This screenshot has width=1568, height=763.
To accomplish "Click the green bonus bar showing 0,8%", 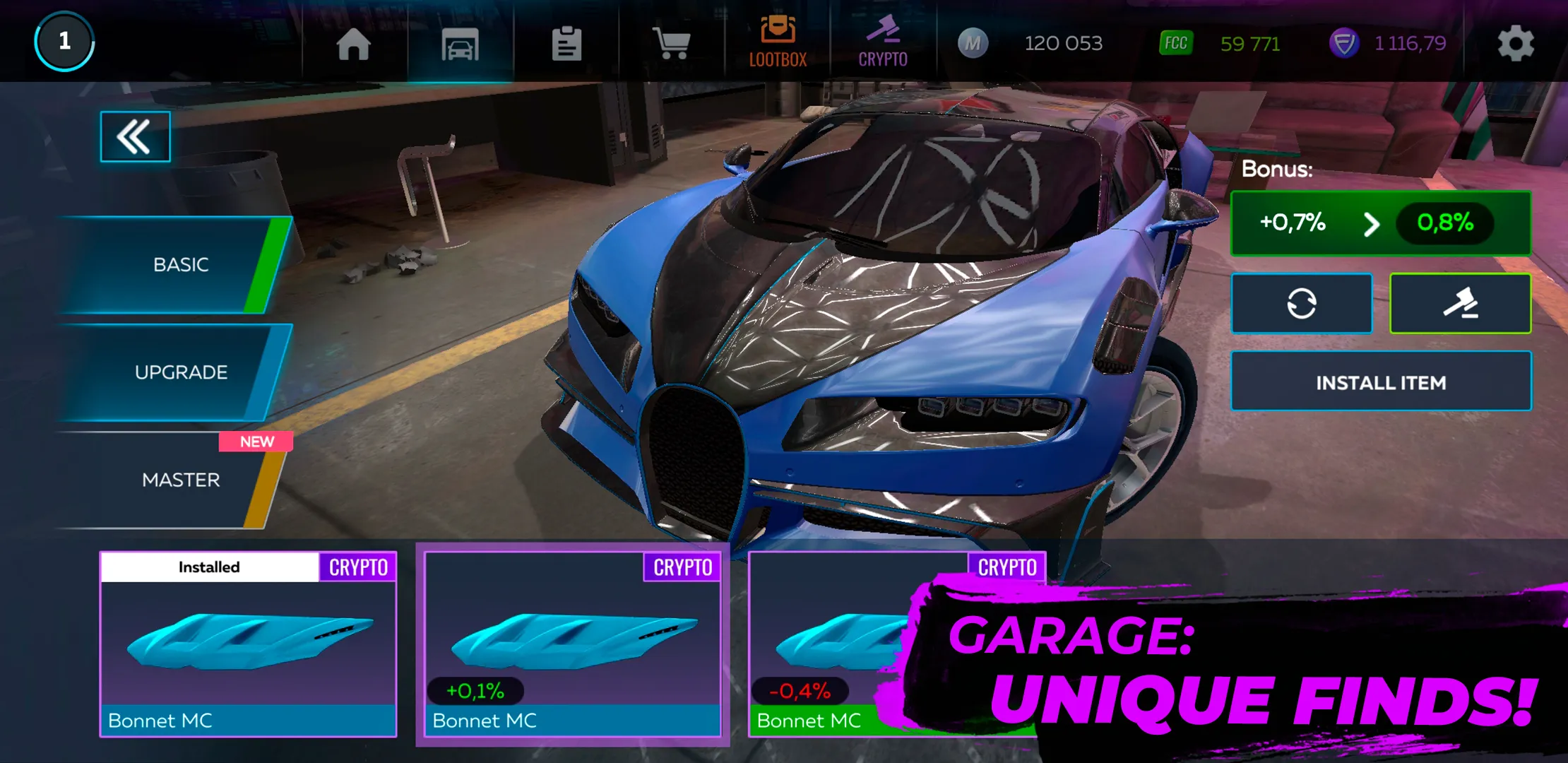I will [x=1379, y=223].
